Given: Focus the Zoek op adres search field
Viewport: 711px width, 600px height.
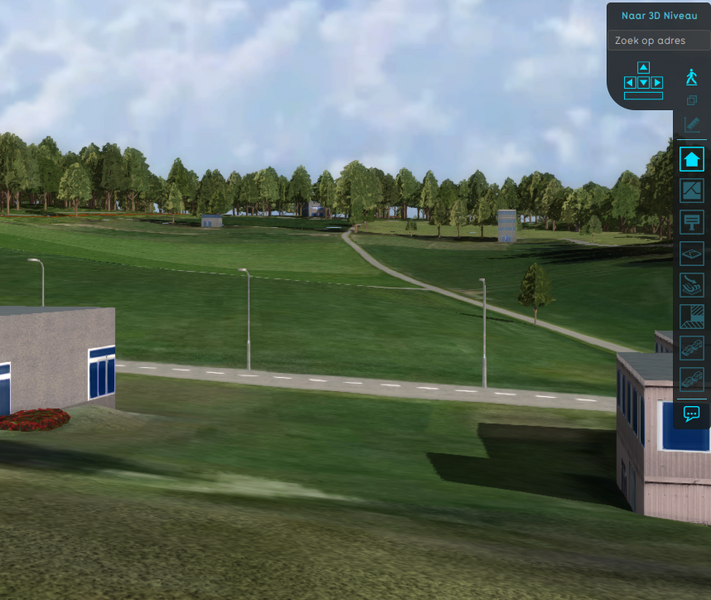Looking at the screenshot, I should pos(658,41).
